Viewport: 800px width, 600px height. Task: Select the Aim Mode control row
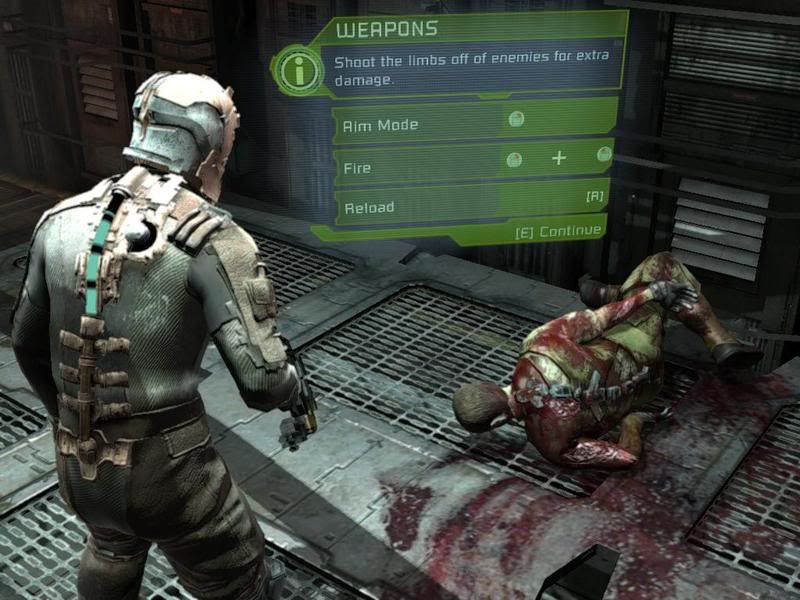tap(472, 122)
